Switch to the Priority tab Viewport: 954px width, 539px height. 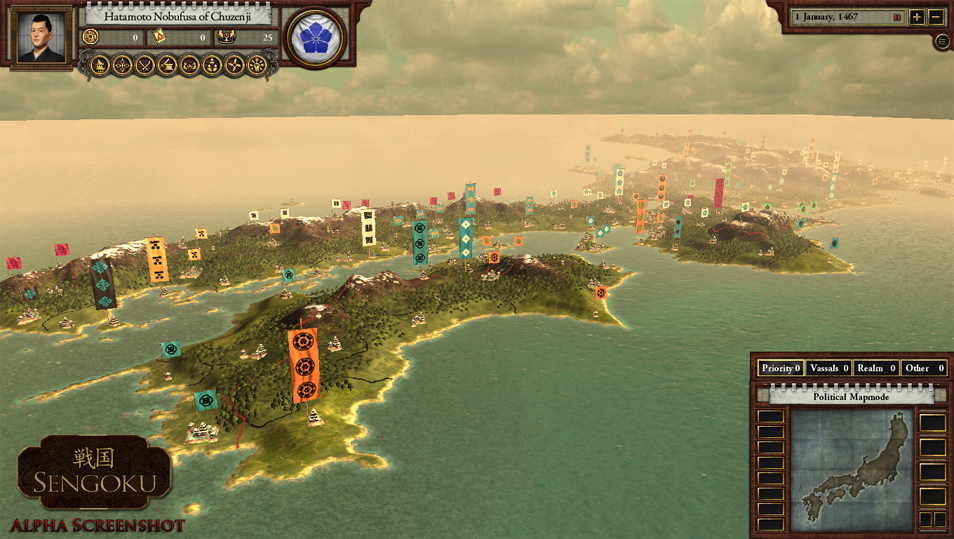tap(781, 368)
